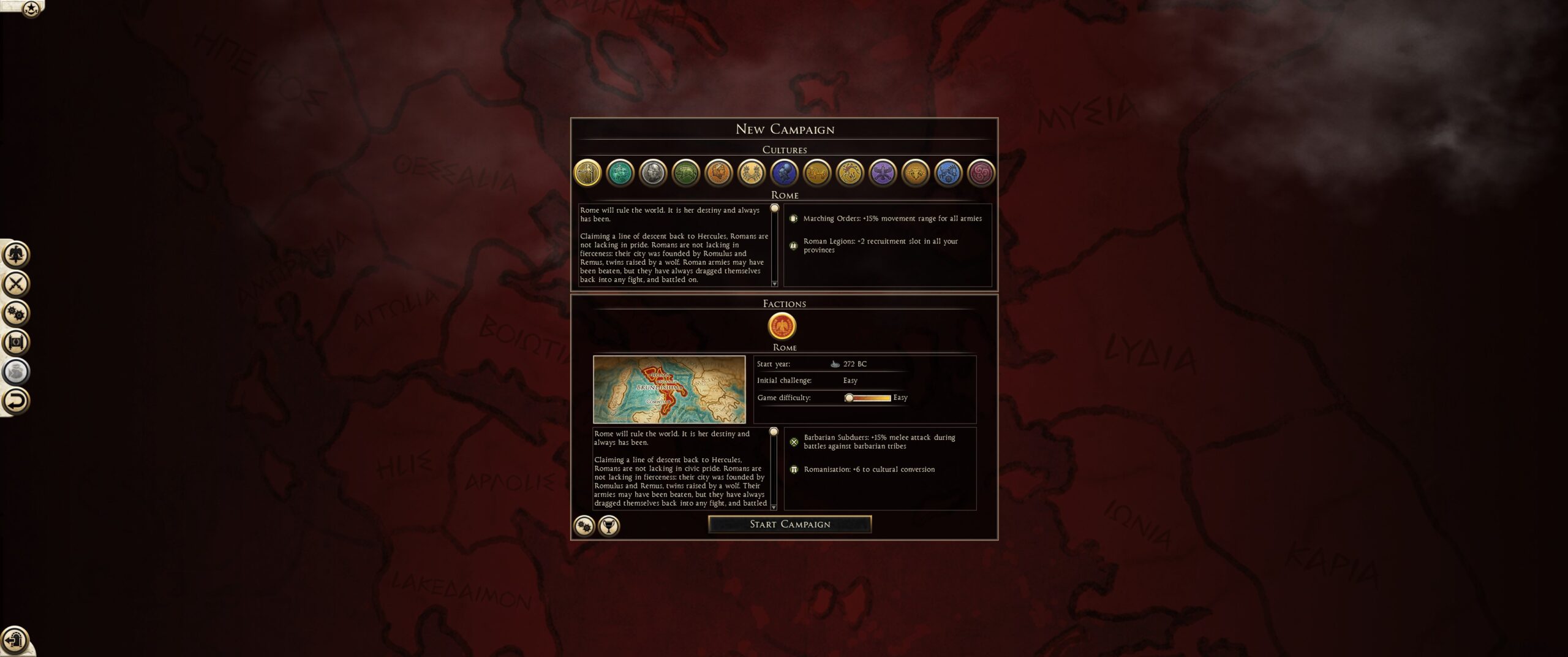
Task: Adjust the Game difficulty slider
Action: [850, 398]
